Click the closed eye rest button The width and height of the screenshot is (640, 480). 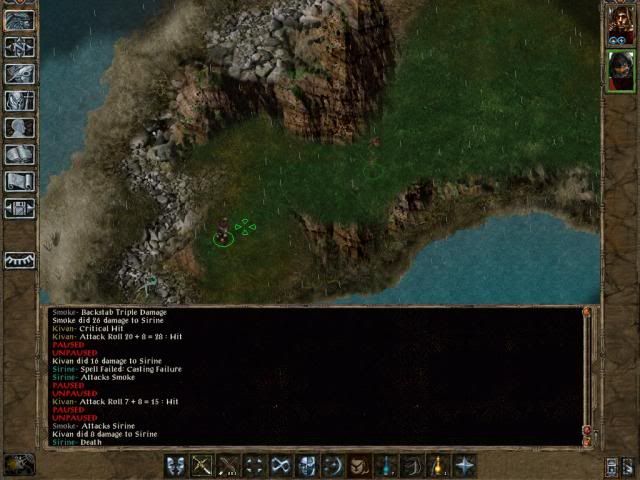click(20, 260)
